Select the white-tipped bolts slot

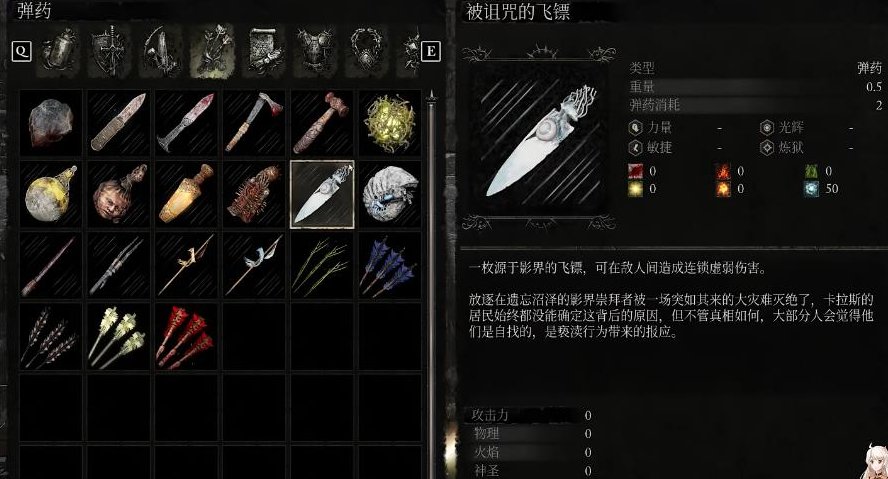tap(118, 337)
